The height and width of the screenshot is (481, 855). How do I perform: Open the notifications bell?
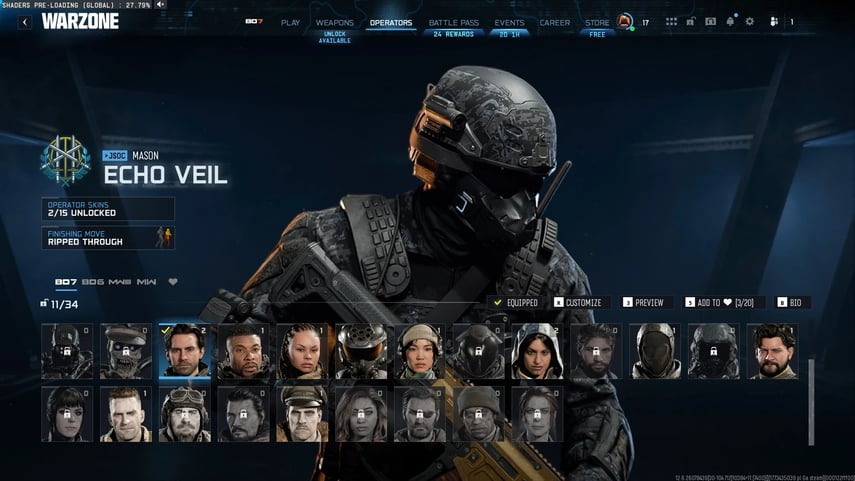pyautogui.click(x=730, y=21)
